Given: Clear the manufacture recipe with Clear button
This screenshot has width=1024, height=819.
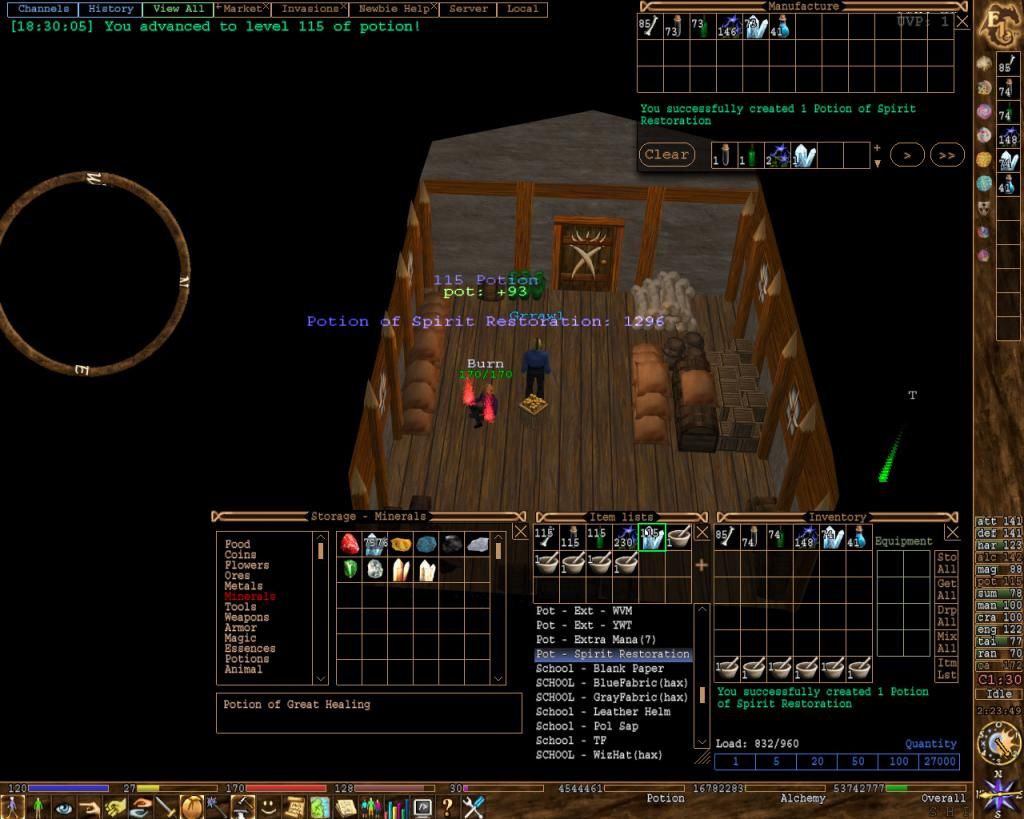Looking at the screenshot, I should tap(666, 155).
